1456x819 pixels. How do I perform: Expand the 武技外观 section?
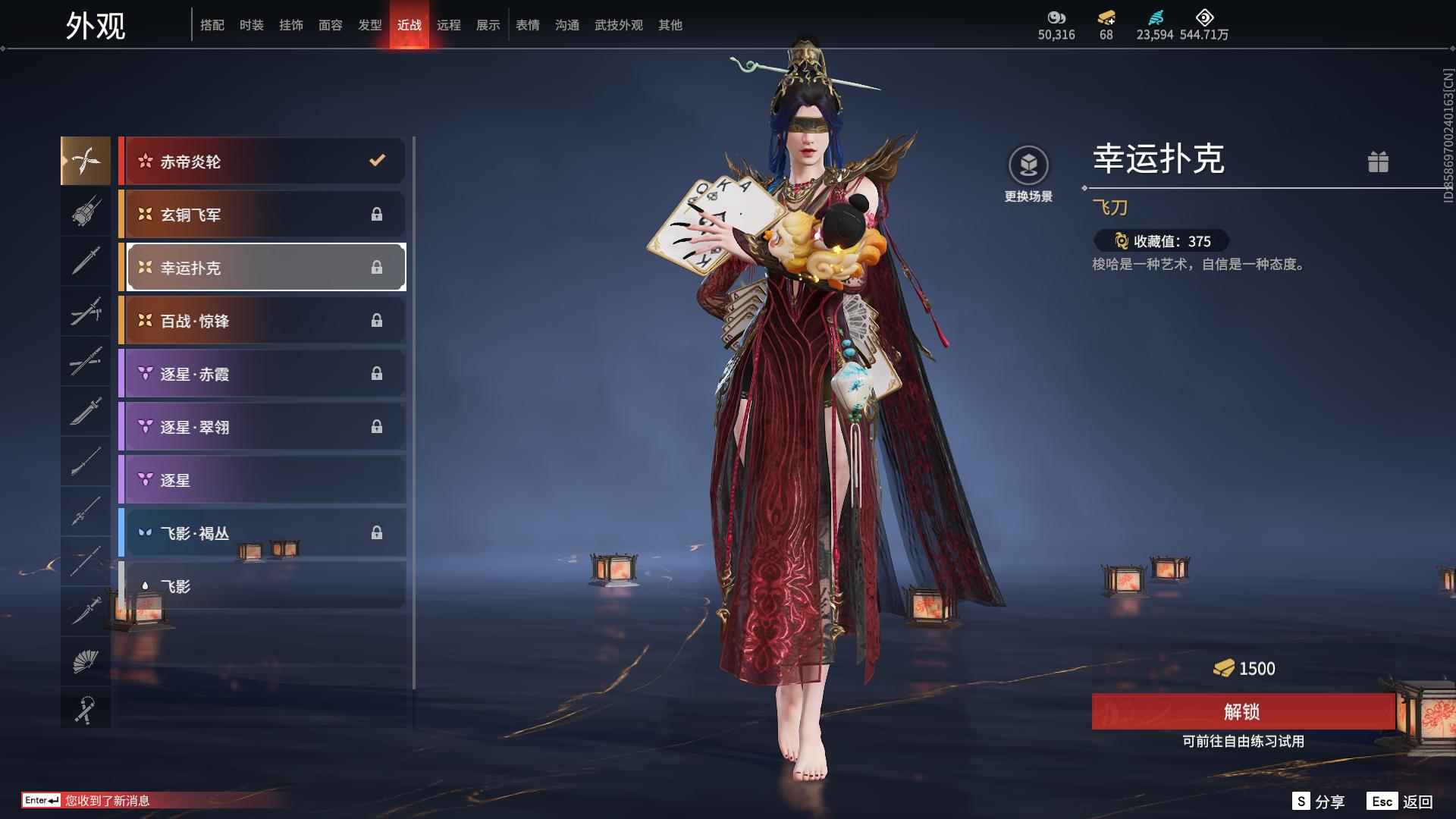618,24
